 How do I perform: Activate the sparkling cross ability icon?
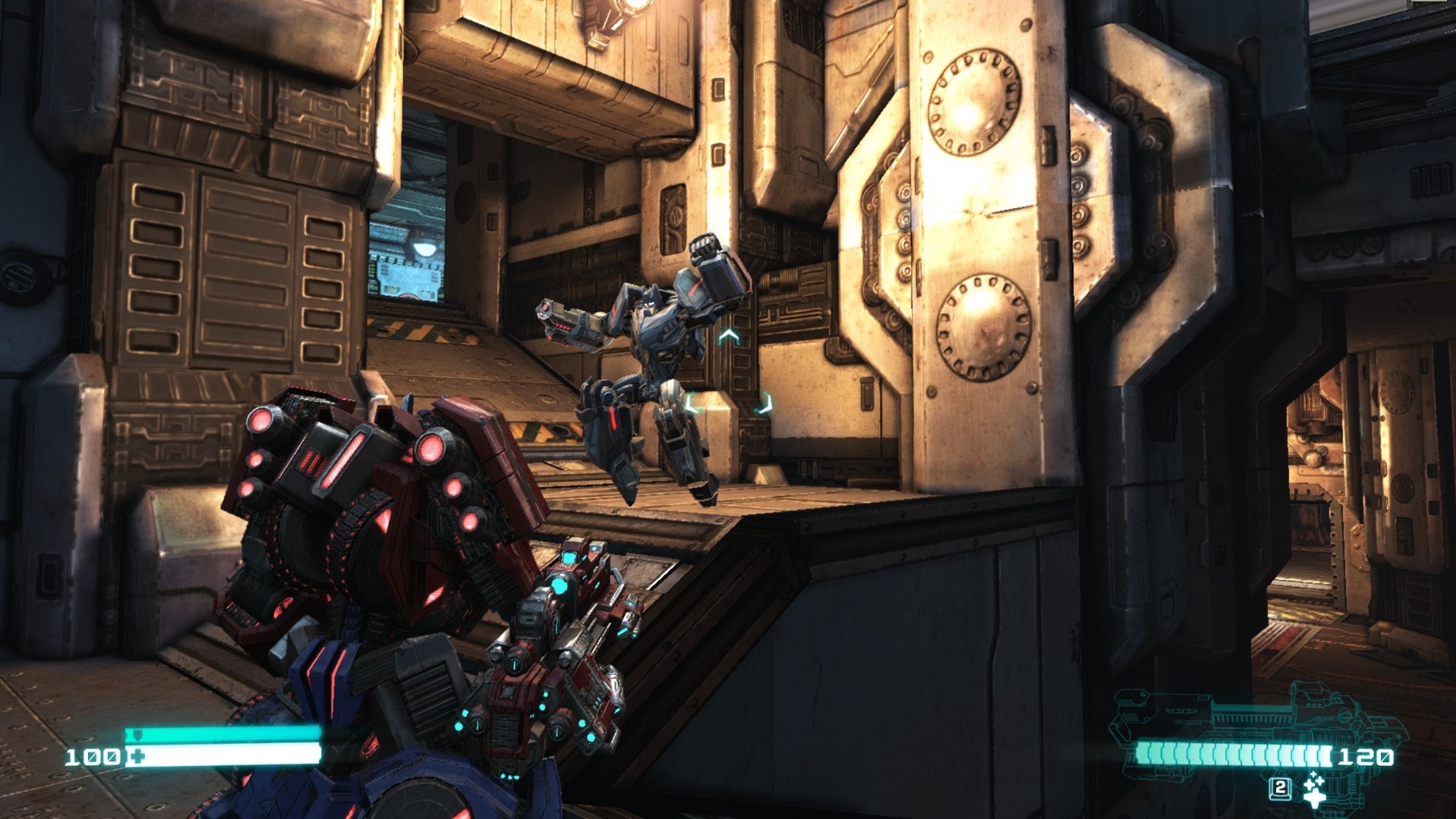pos(1314,789)
